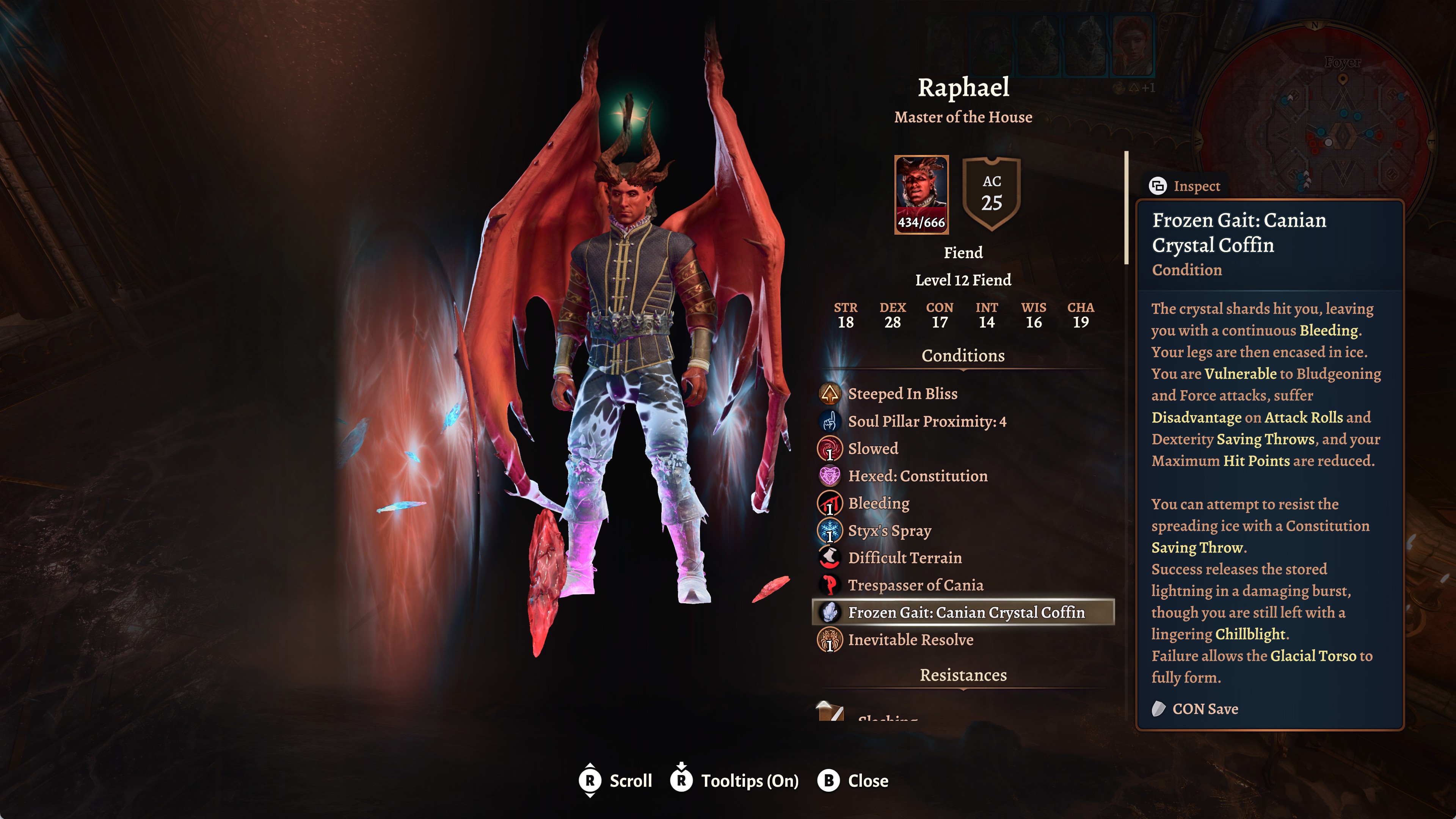Choose the Slowed condition row
Viewport: 1456px width, 819px height.
[873, 449]
